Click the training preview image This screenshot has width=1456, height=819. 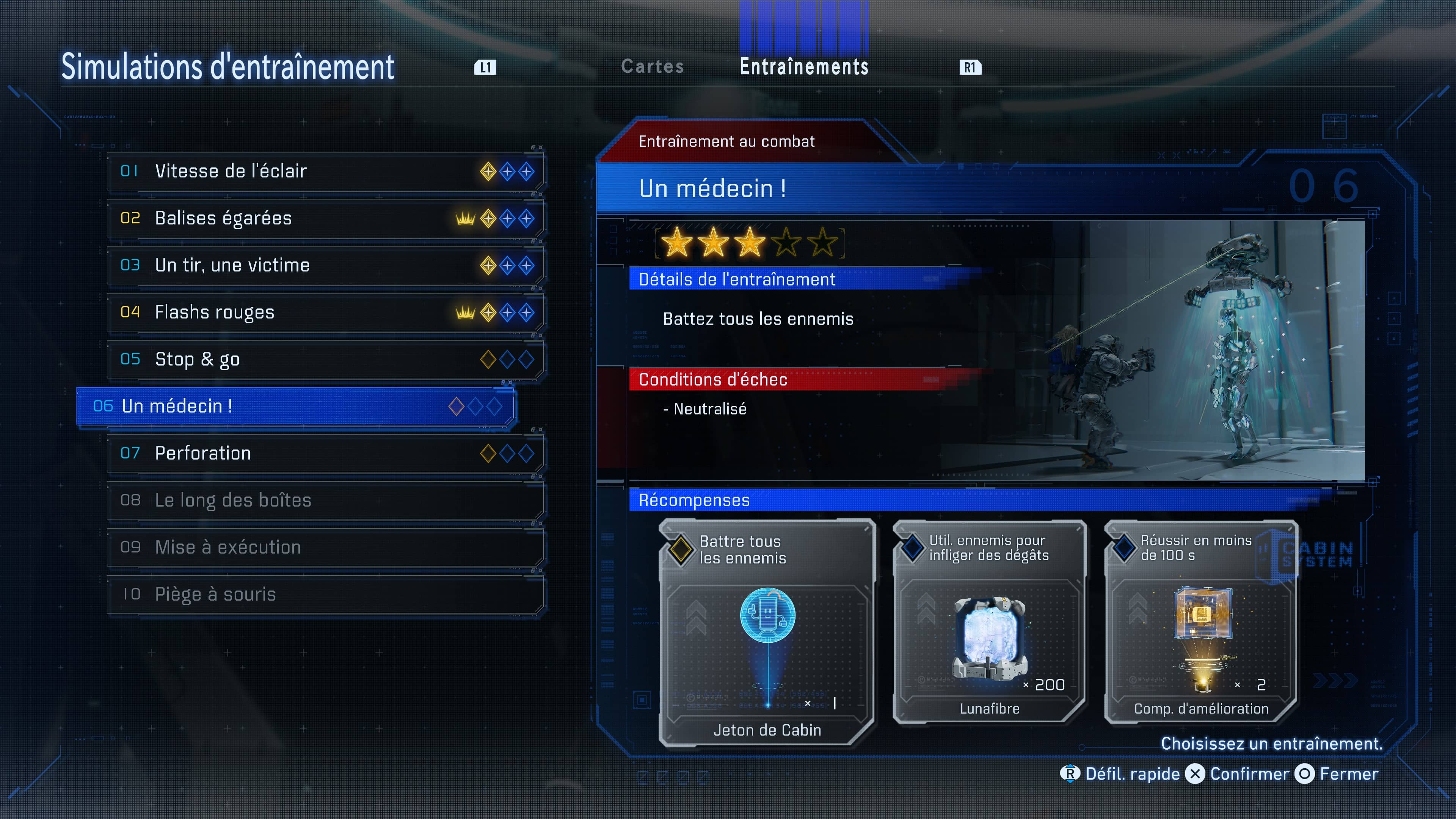[1153, 350]
